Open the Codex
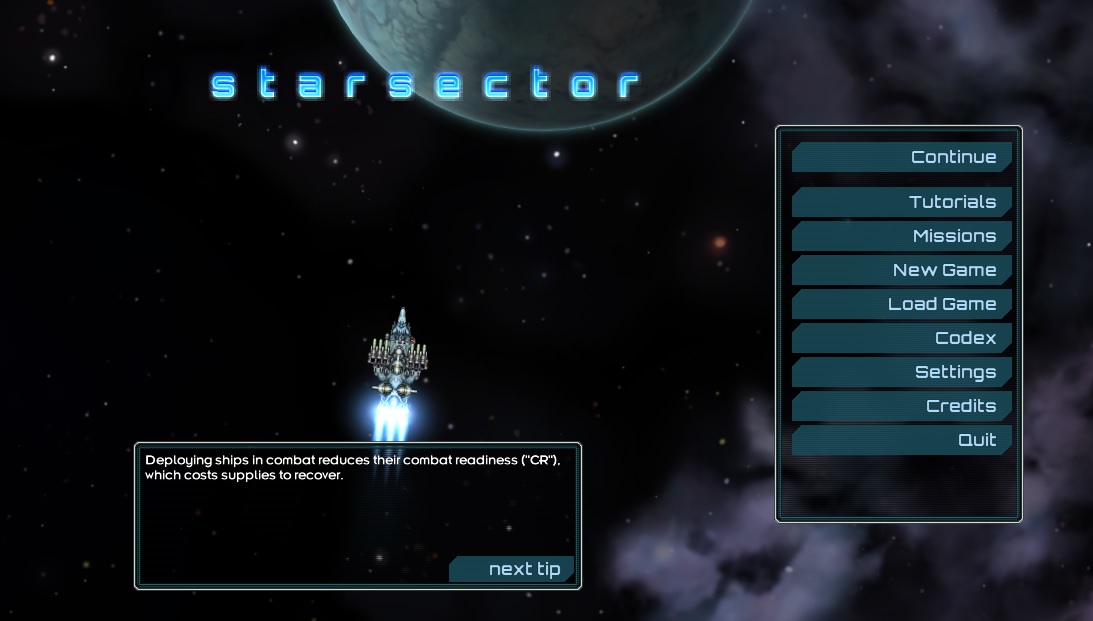The width and height of the screenshot is (1093, 621). tap(902, 338)
